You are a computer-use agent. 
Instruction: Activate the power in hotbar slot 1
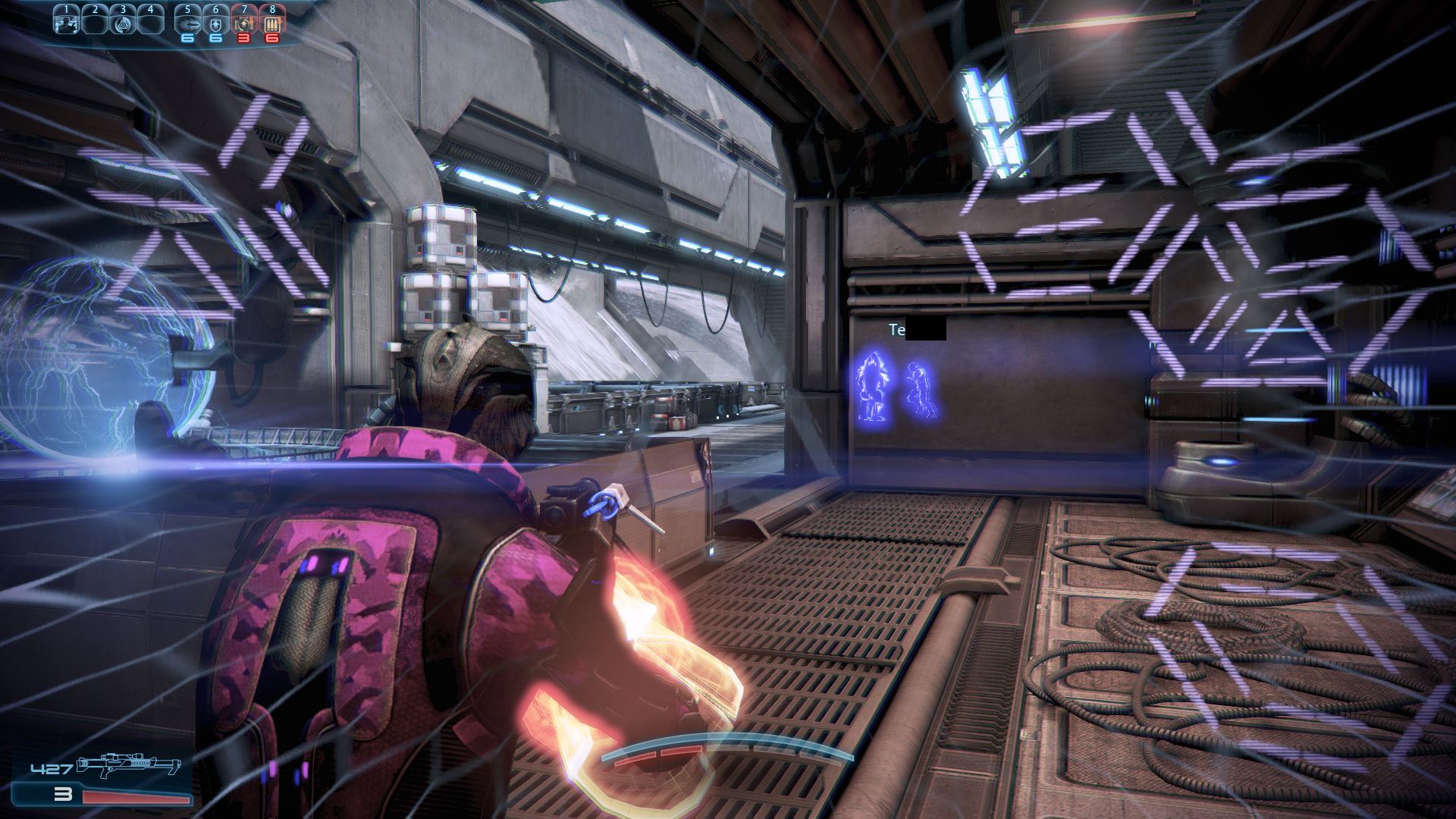click(x=67, y=23)
